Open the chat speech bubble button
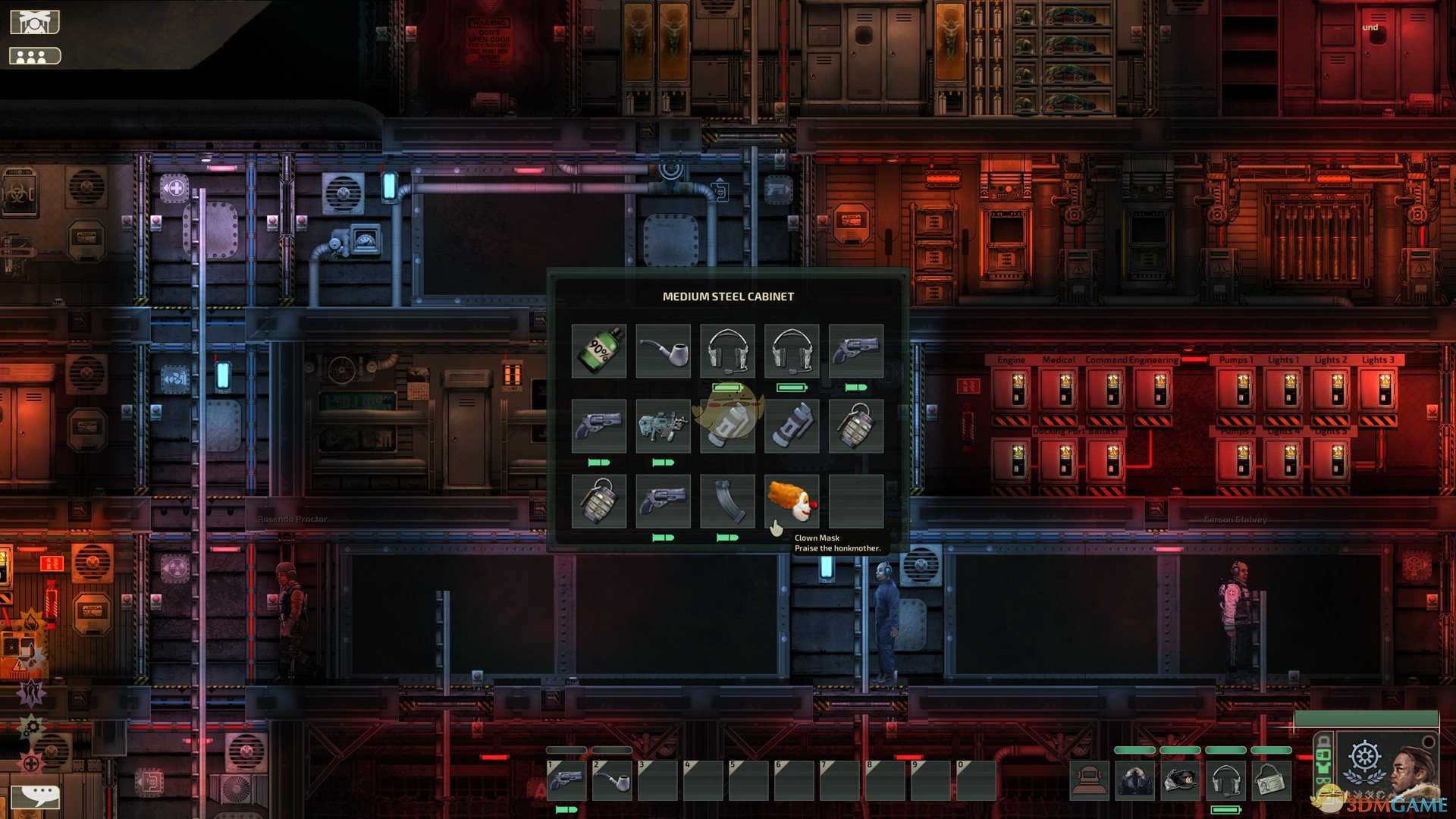Image resolution: width=1456 pixels, height=819 pixels. (x=36, y=795)
